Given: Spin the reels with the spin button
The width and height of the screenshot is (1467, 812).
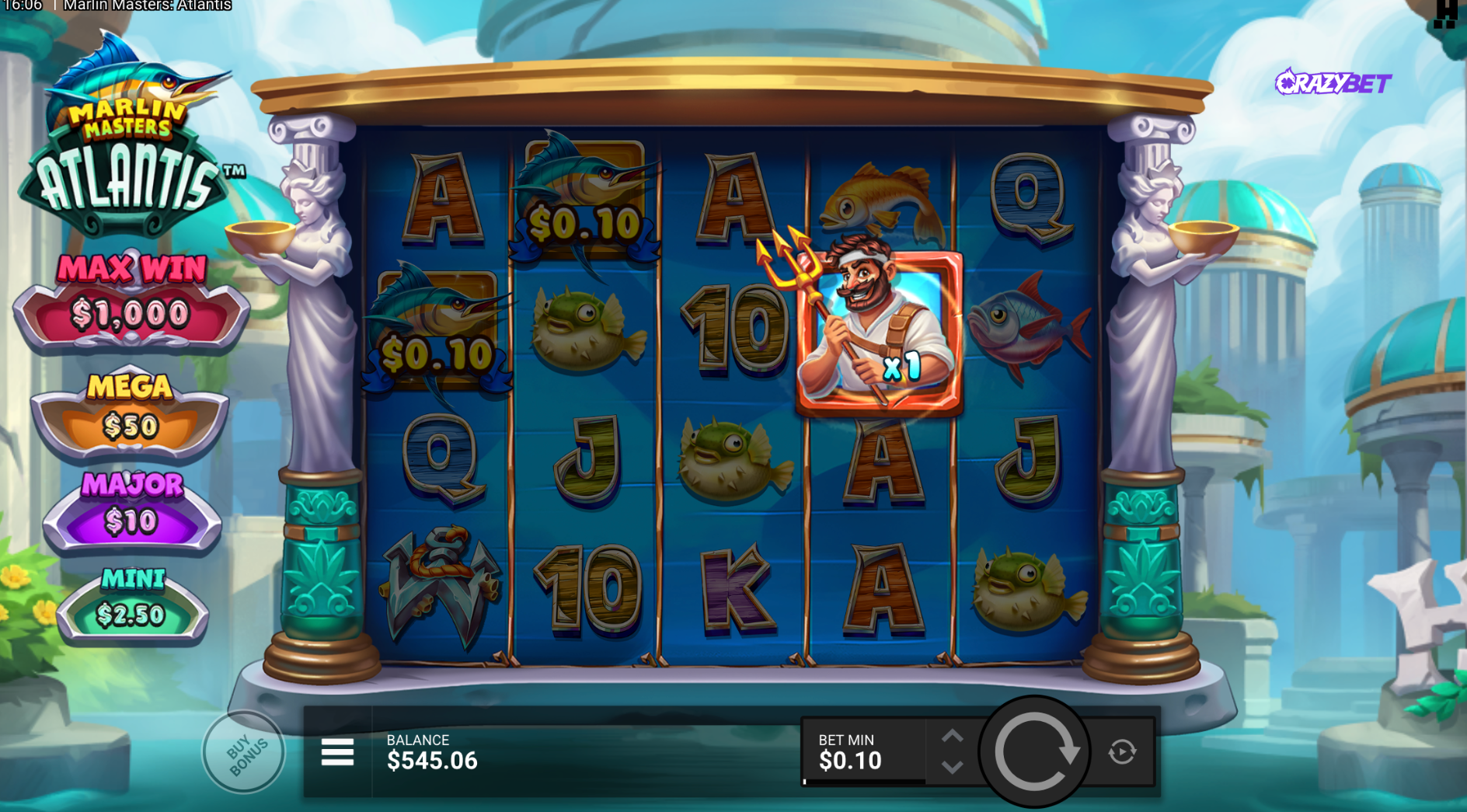Looking at the screenshot, I should point(1035,751).
